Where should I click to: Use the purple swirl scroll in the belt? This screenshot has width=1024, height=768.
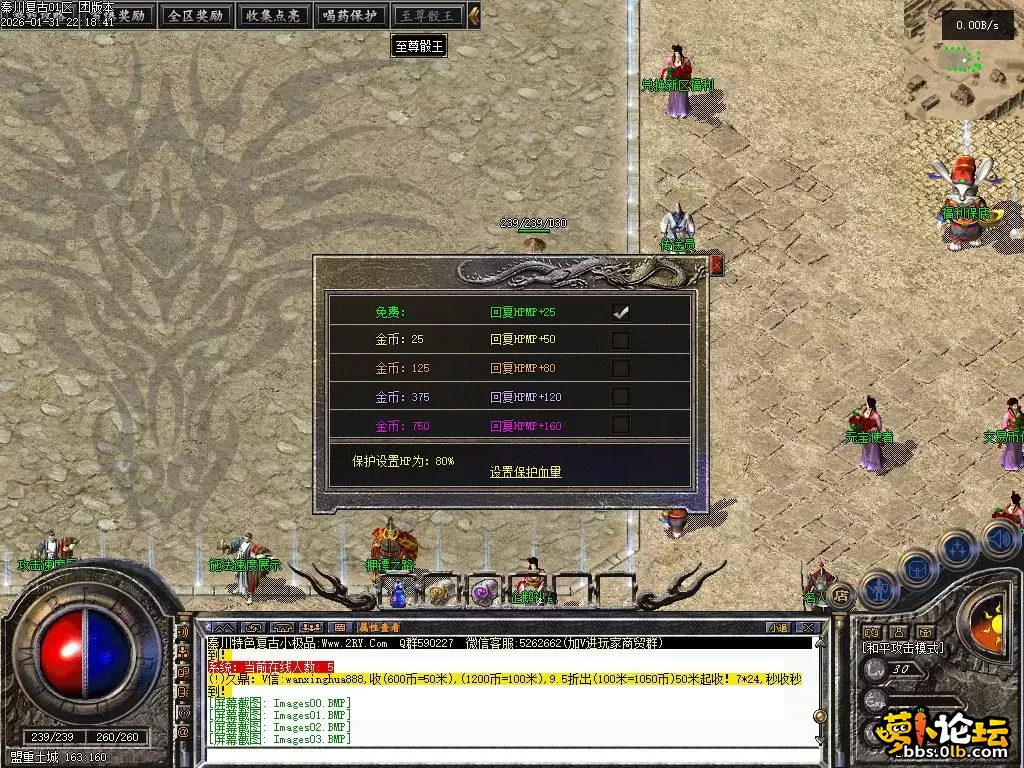(x=482, y=593)
